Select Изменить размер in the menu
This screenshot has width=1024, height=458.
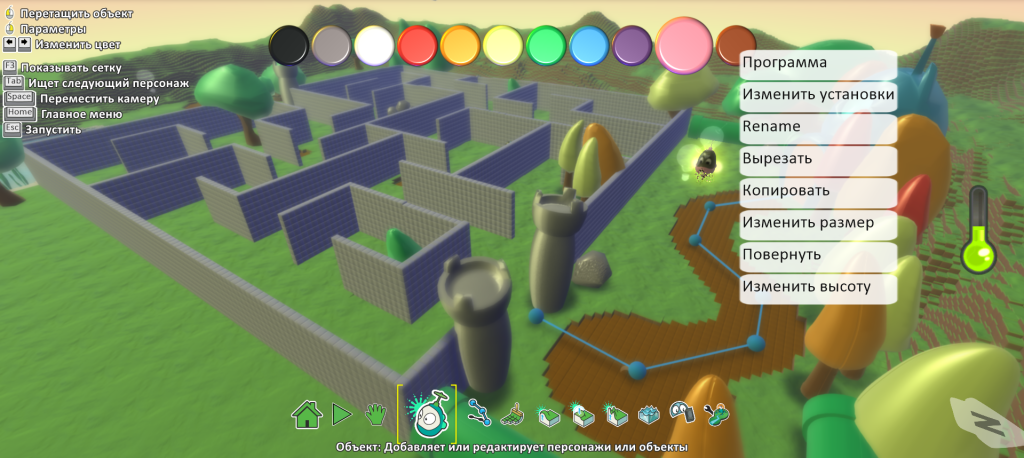point(817,223)
